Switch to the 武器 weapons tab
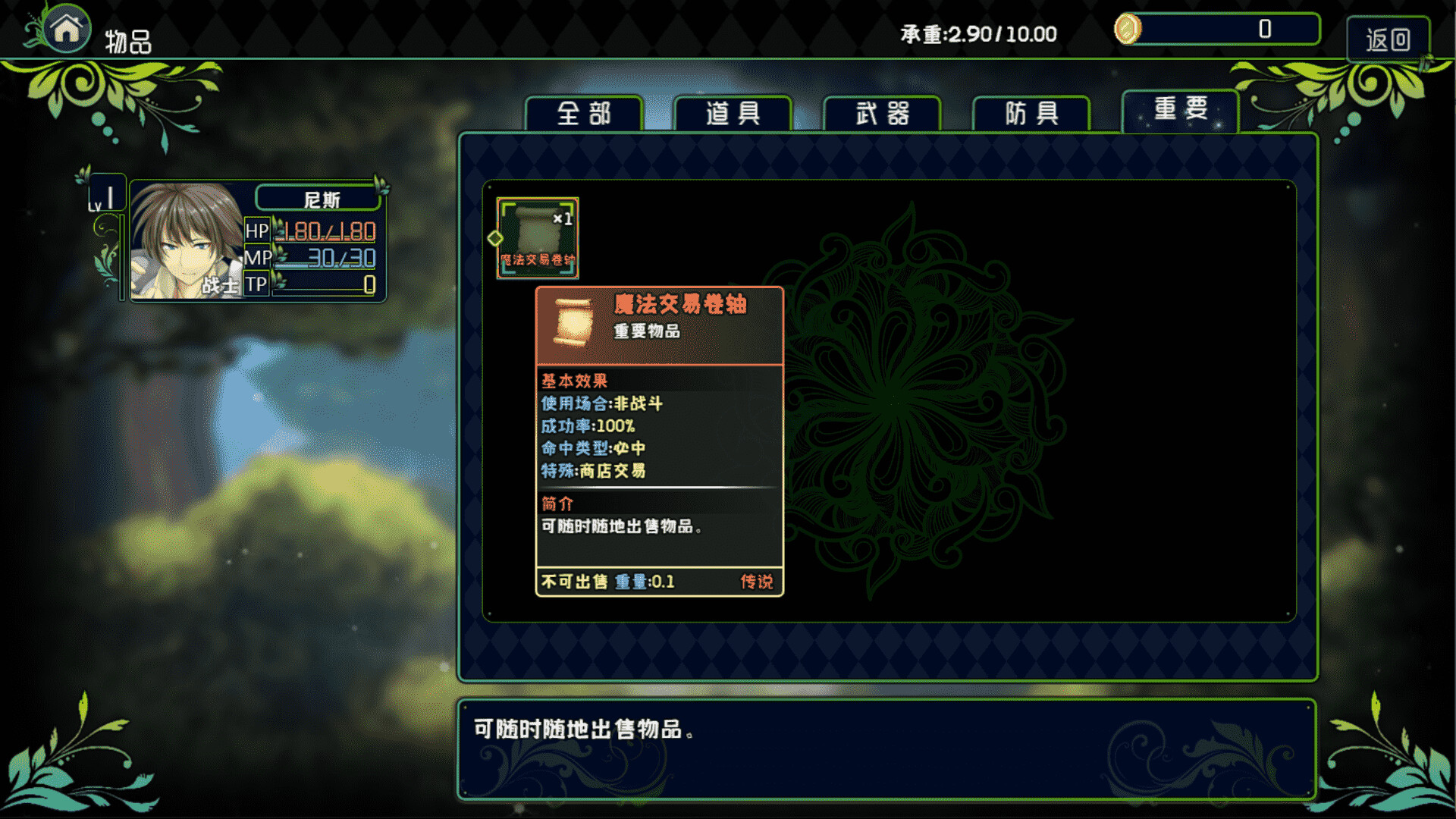The height and width of the screenshot is (819, 1456). coord(883,112)
